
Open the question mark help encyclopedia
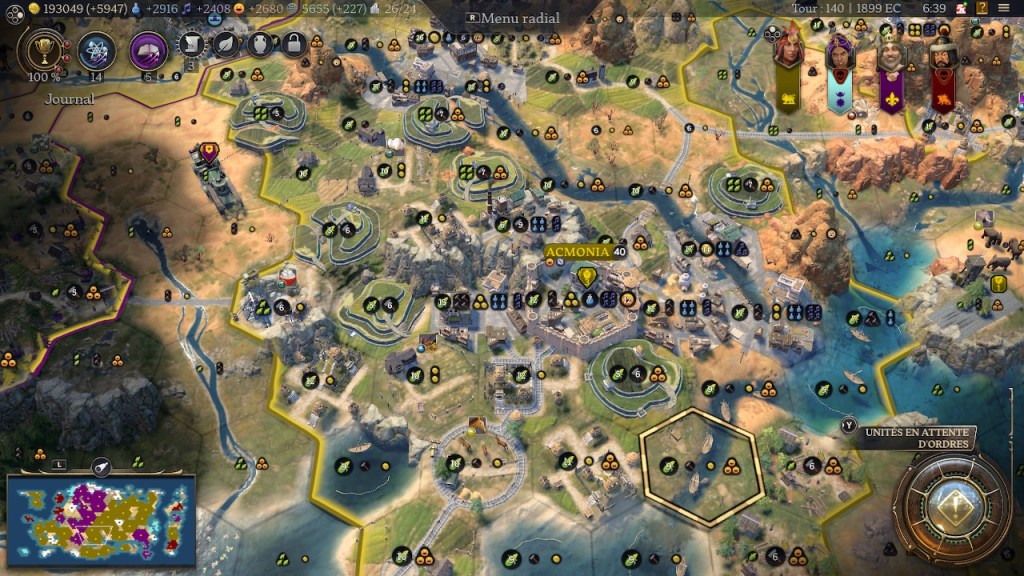pyautogui.click(x=982, y=8)
